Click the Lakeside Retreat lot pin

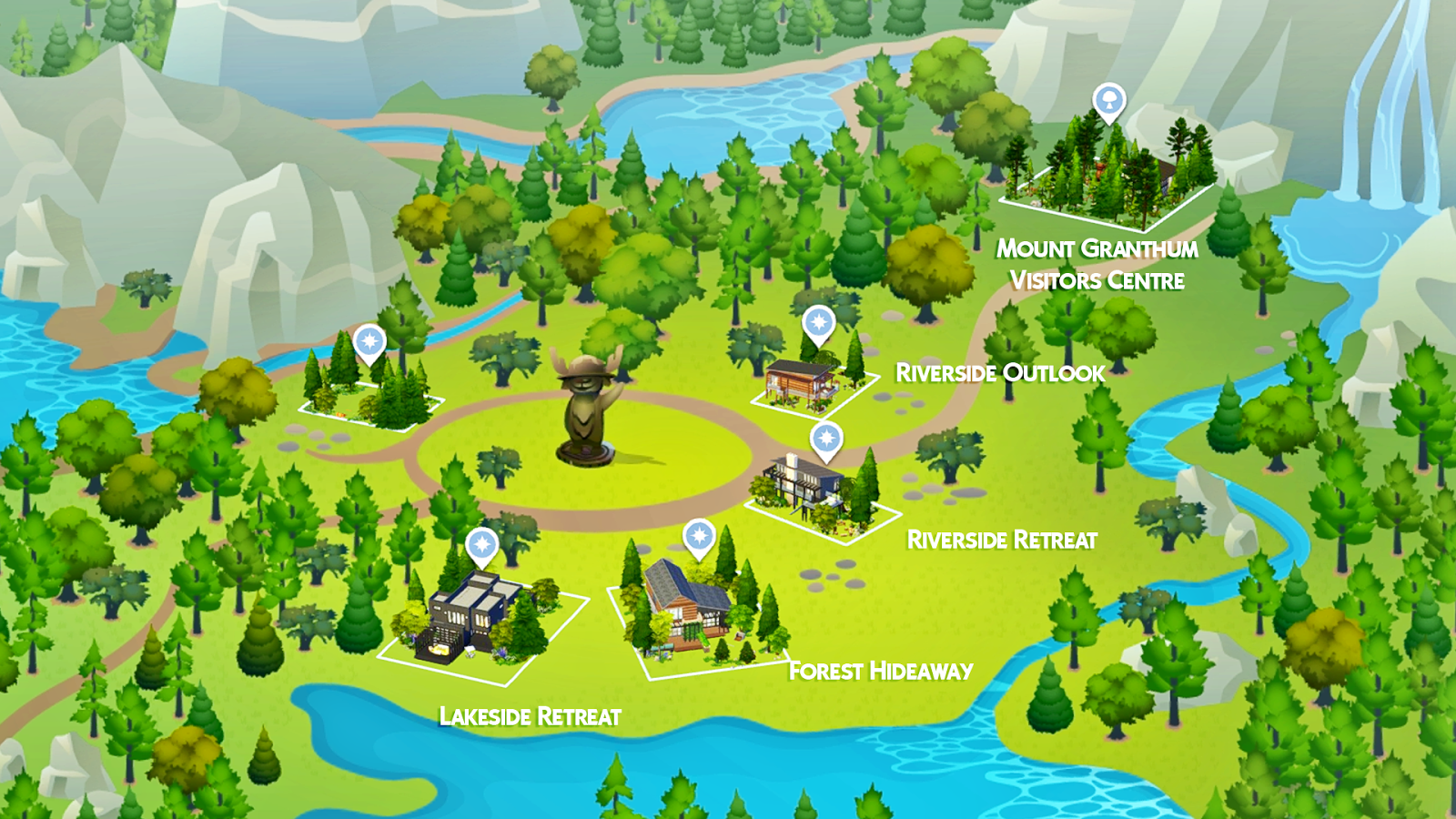tap(480, 543)
